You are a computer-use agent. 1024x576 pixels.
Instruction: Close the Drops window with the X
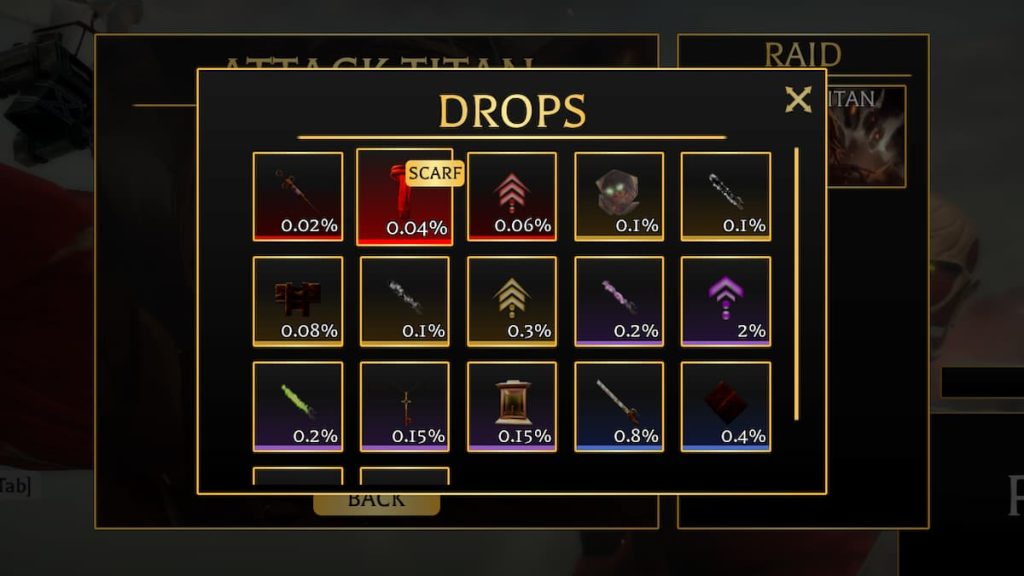(797, 100)
